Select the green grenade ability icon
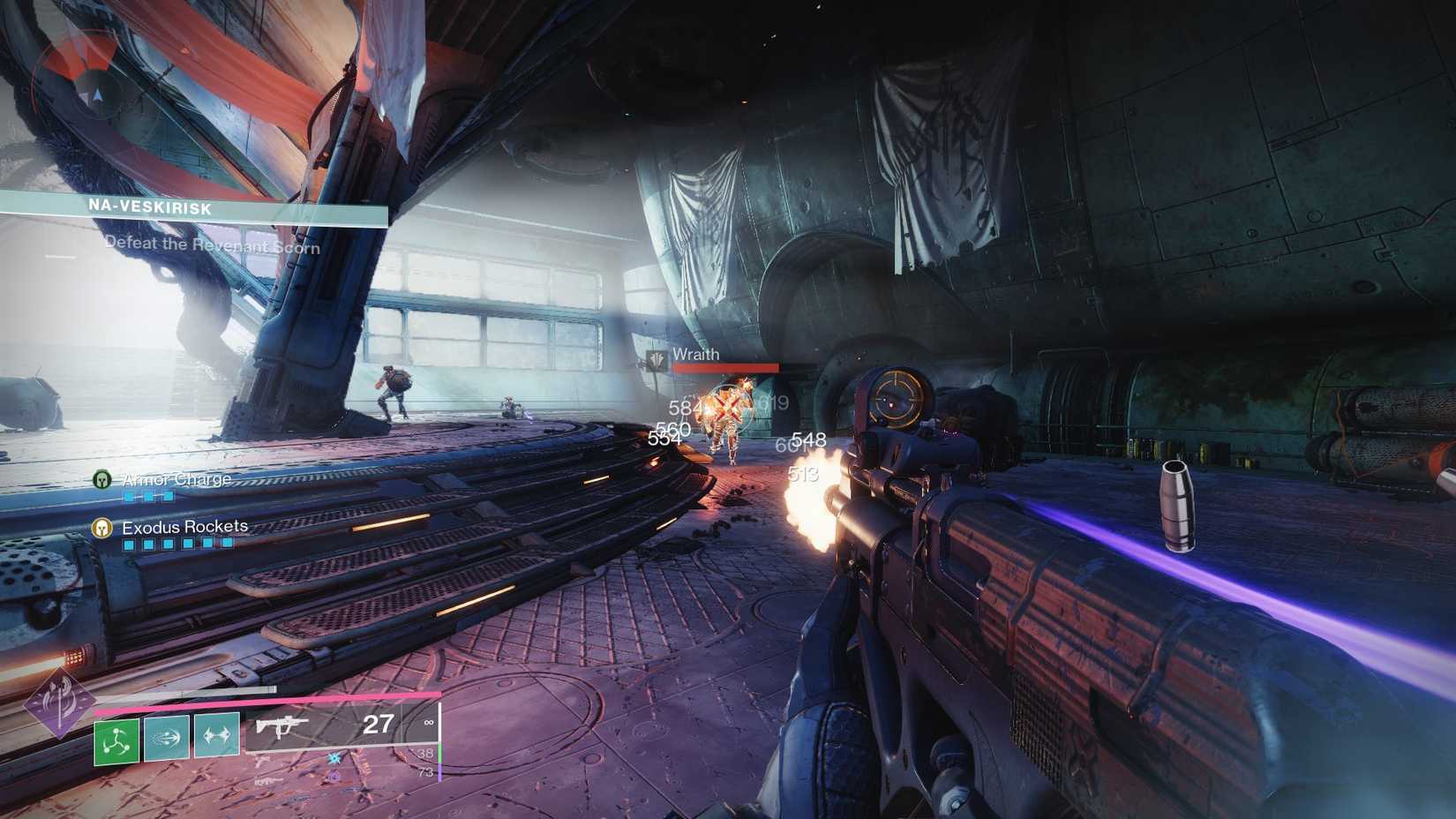The height and width of the screenshot is (819, 1456). click(x=116, y=739)
